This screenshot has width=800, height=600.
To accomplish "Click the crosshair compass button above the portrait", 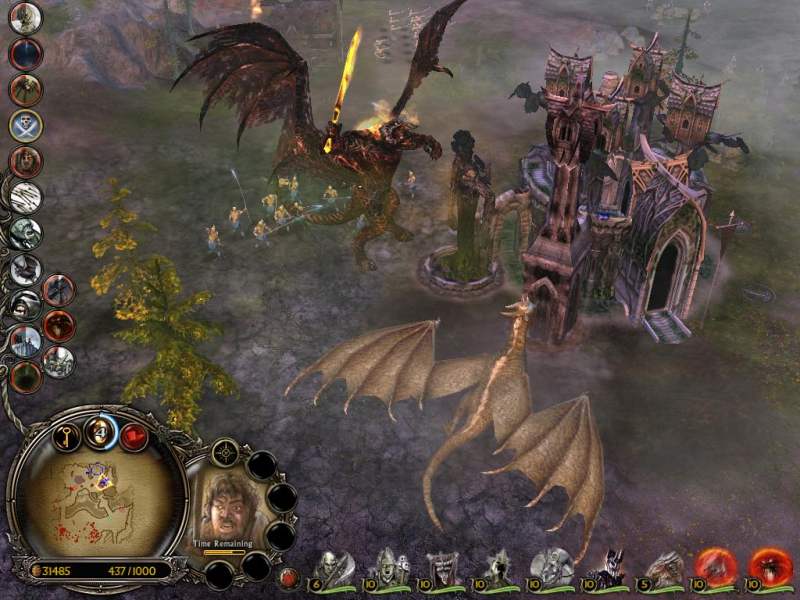I will (227, 452).
